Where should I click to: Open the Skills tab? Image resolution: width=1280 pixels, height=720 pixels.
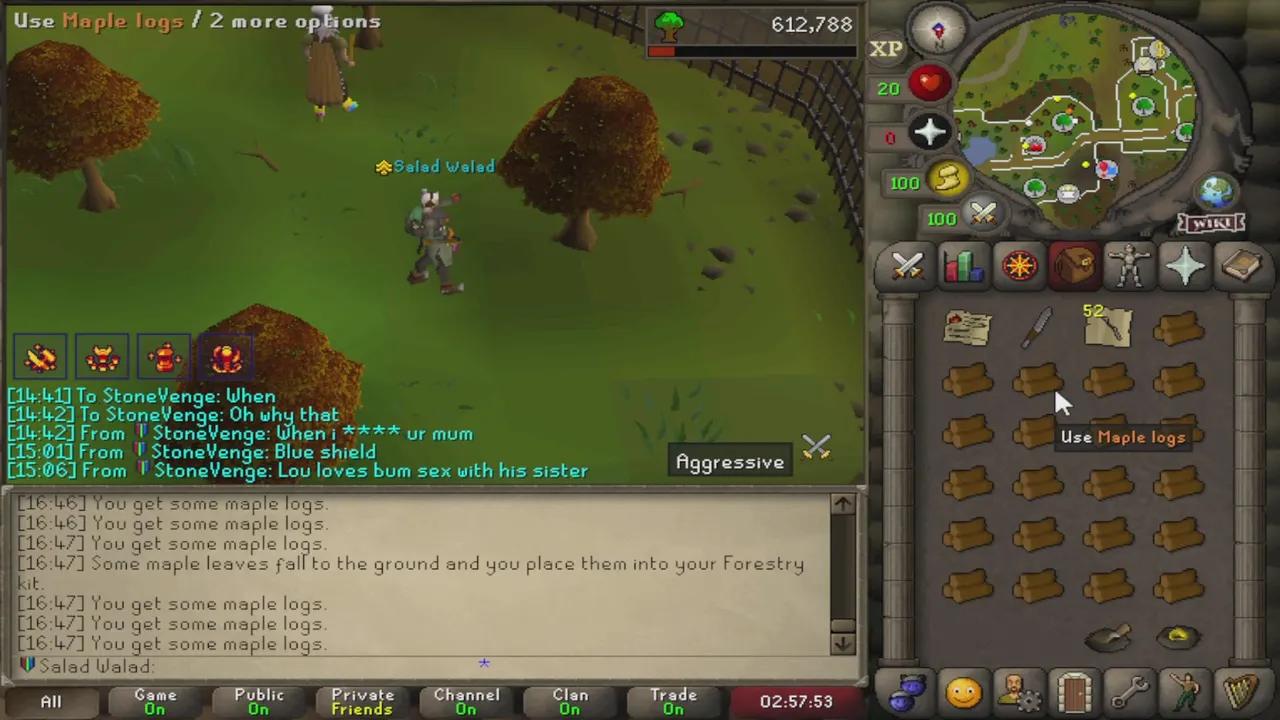962,265
